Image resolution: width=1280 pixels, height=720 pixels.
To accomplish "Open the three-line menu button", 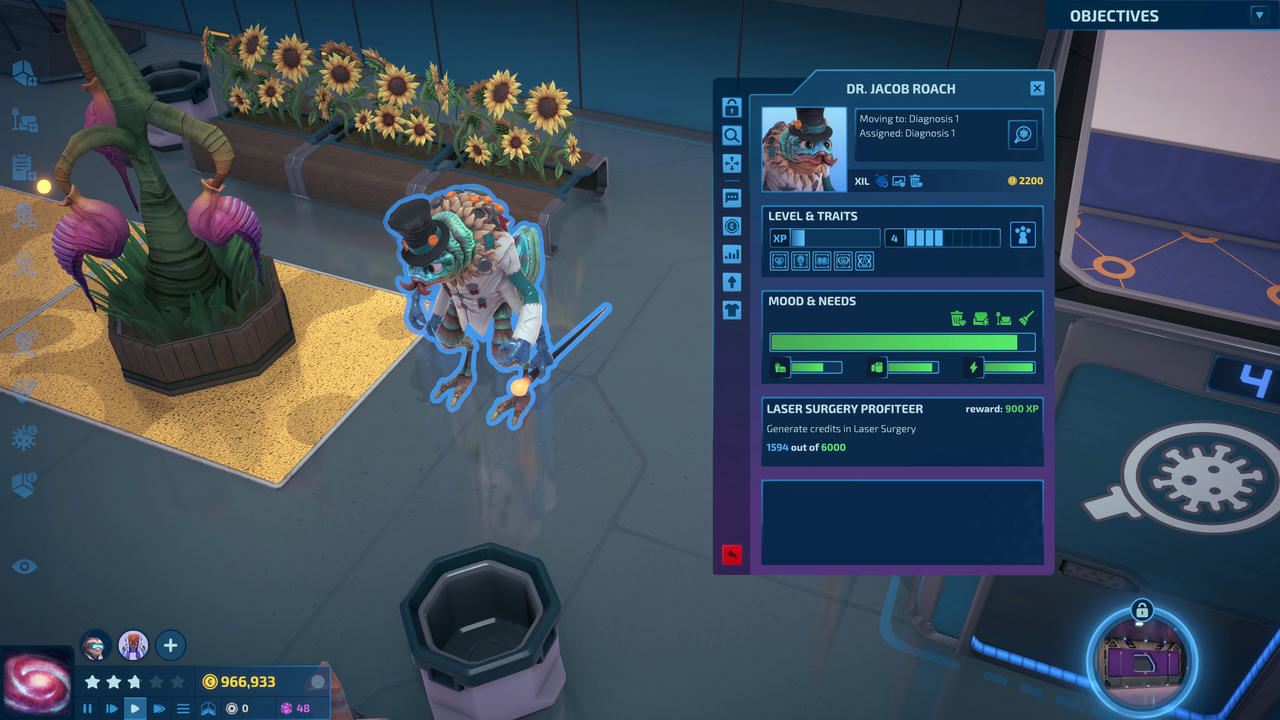I will click(x=183, y=709).
